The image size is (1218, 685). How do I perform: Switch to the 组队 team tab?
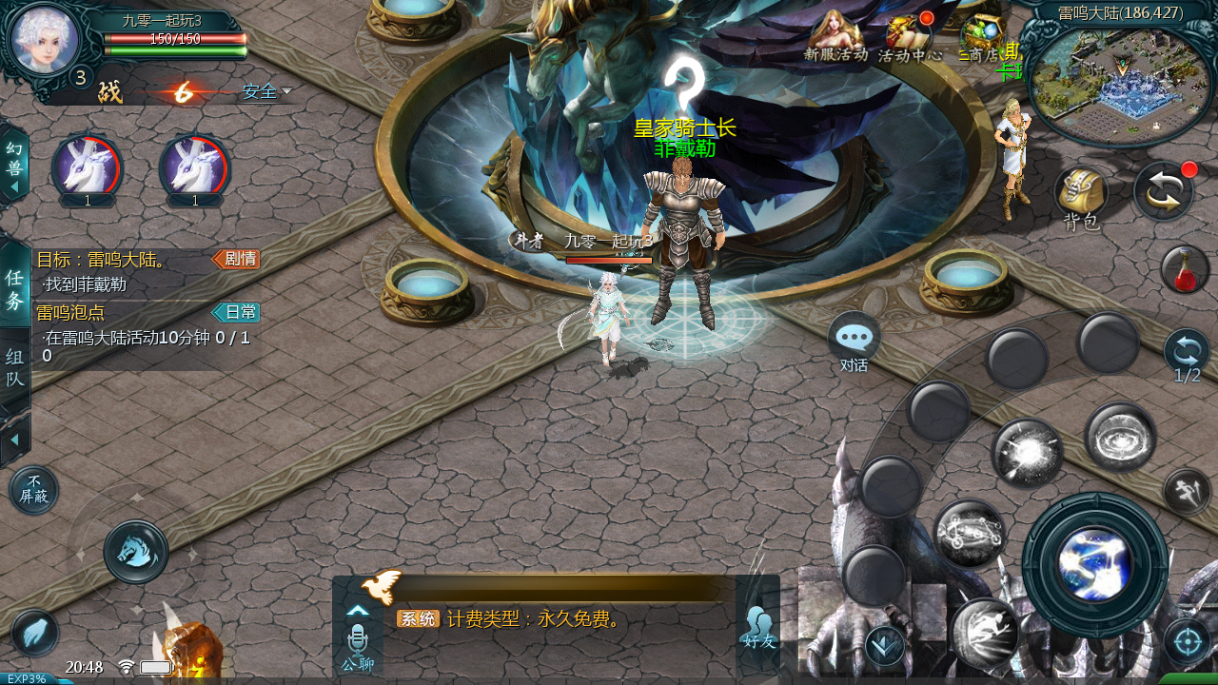click(14, 368)
